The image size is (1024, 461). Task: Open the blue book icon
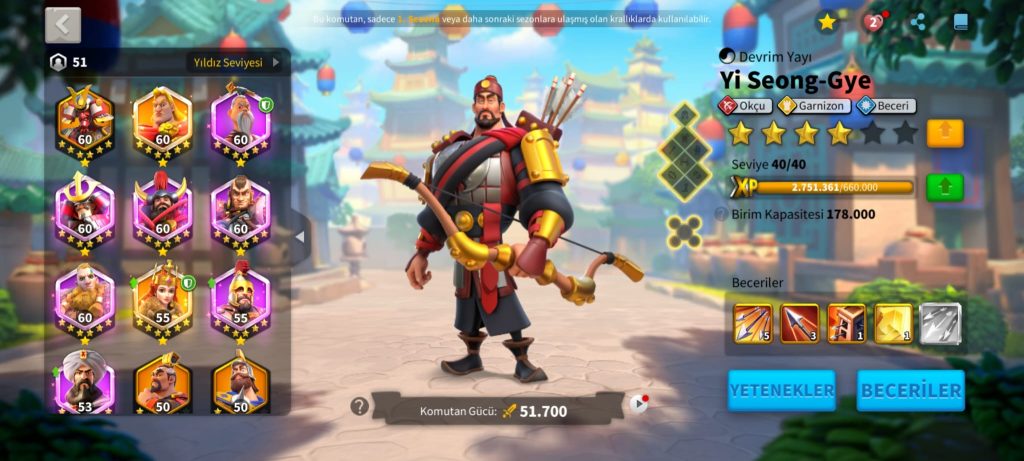(x=960, y=21)
